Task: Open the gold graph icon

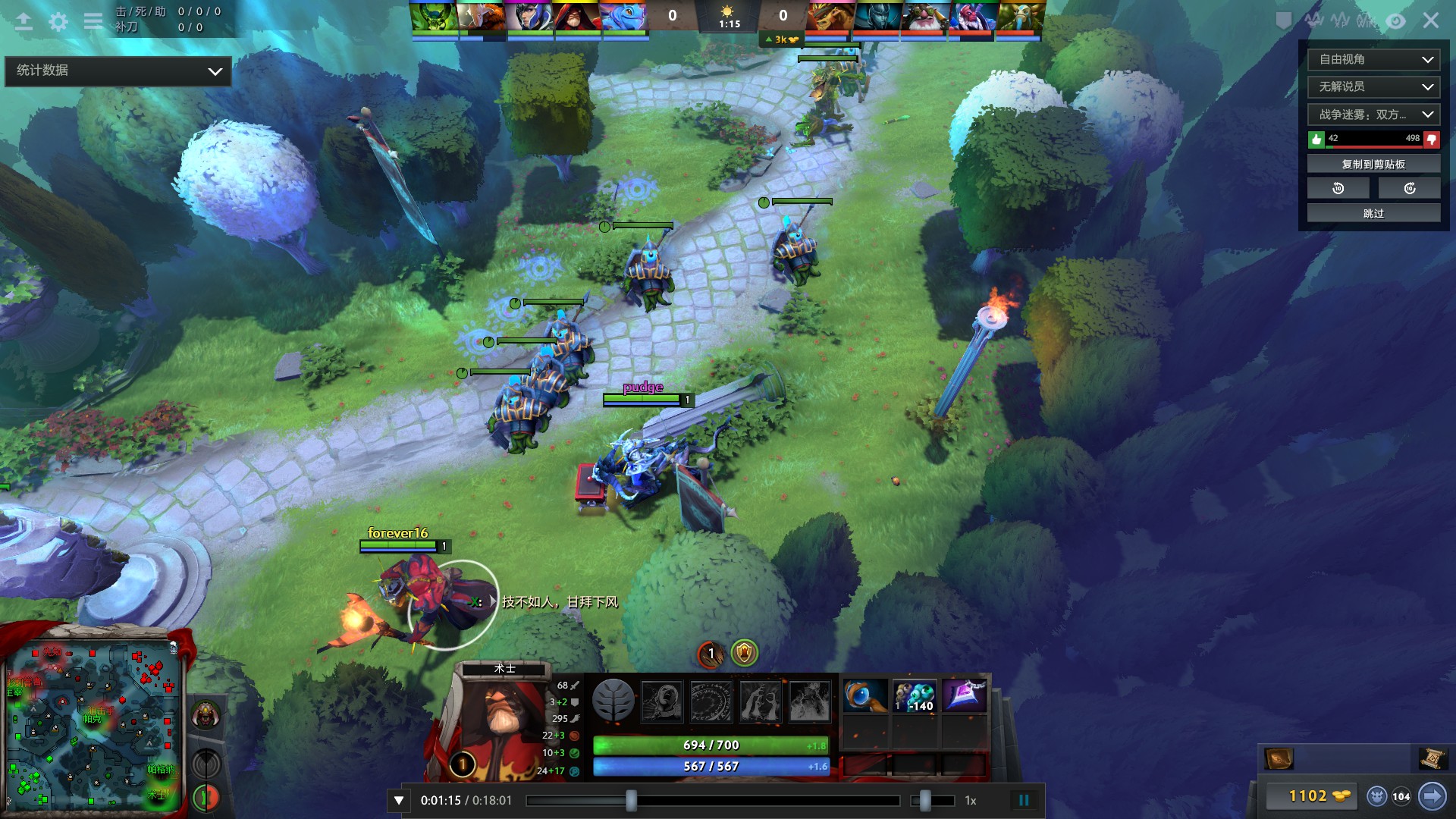Action: tap(1314, 21)
